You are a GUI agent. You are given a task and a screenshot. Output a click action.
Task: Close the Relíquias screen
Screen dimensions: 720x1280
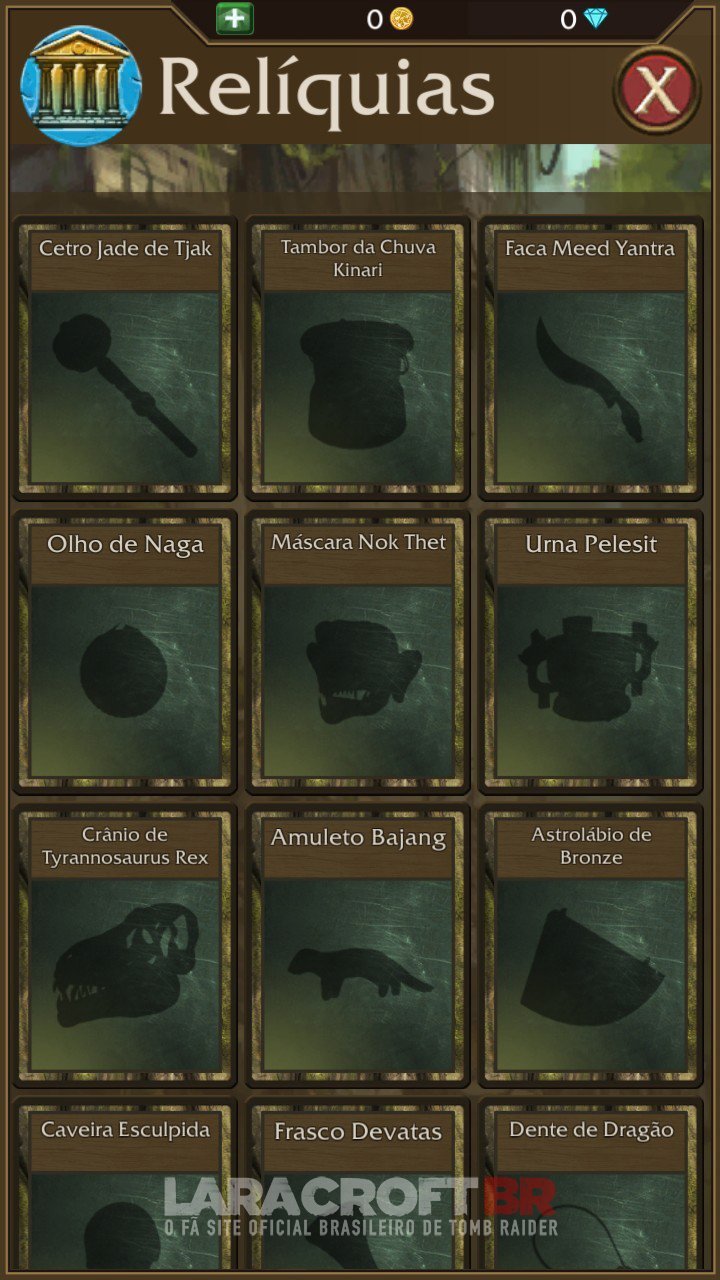point(656,90)
